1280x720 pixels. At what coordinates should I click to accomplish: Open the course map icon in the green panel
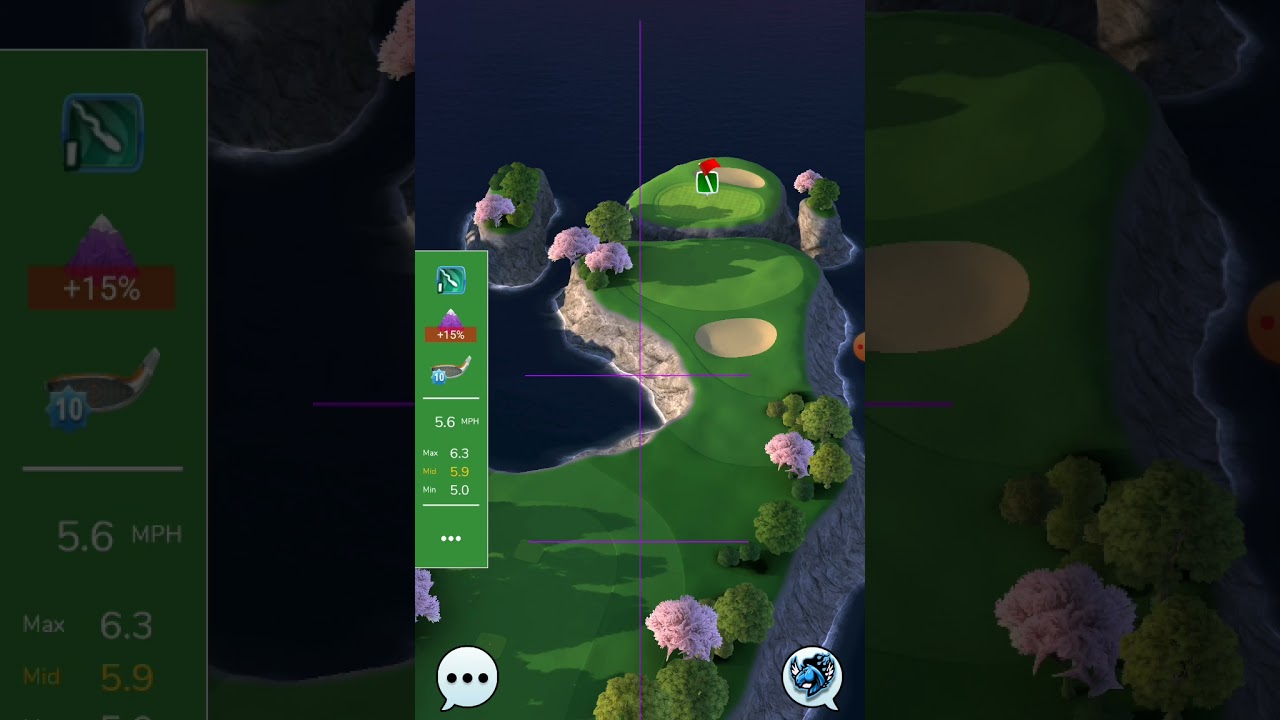(451, 281)
